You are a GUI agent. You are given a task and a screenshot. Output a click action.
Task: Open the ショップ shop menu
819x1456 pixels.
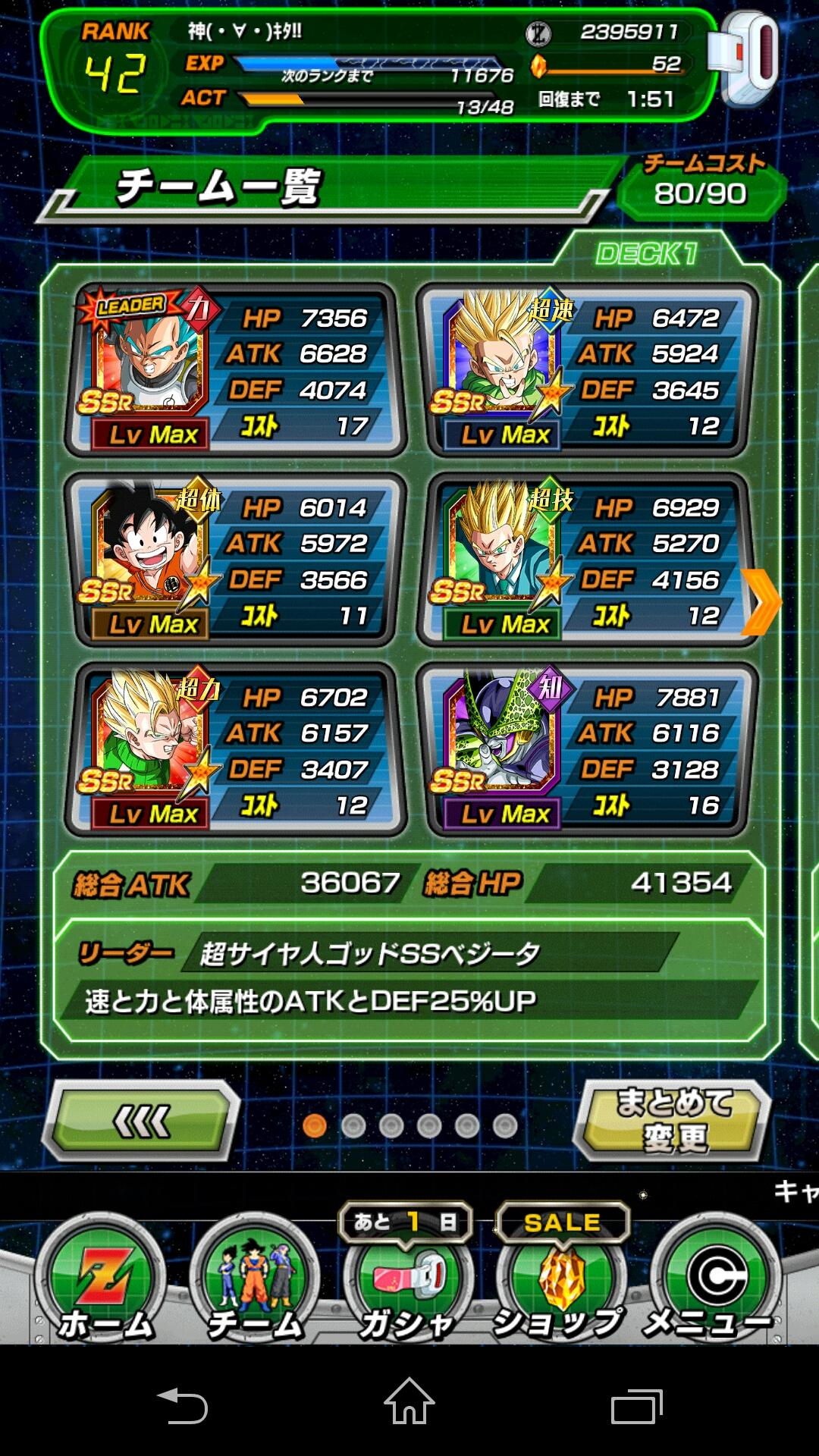click(x=561, y=1282)
